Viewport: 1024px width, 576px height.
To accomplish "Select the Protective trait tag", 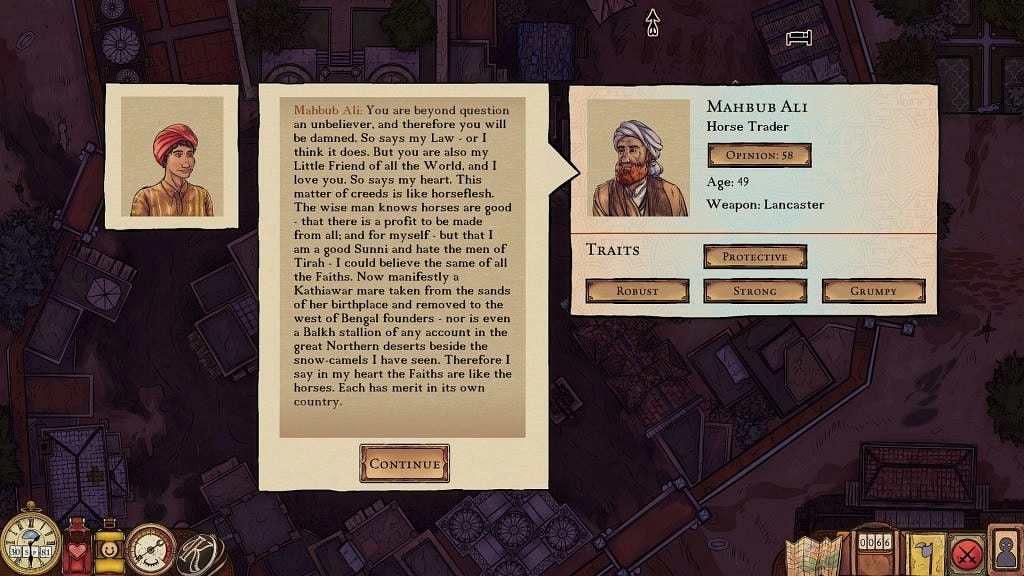I will [755, 257].
